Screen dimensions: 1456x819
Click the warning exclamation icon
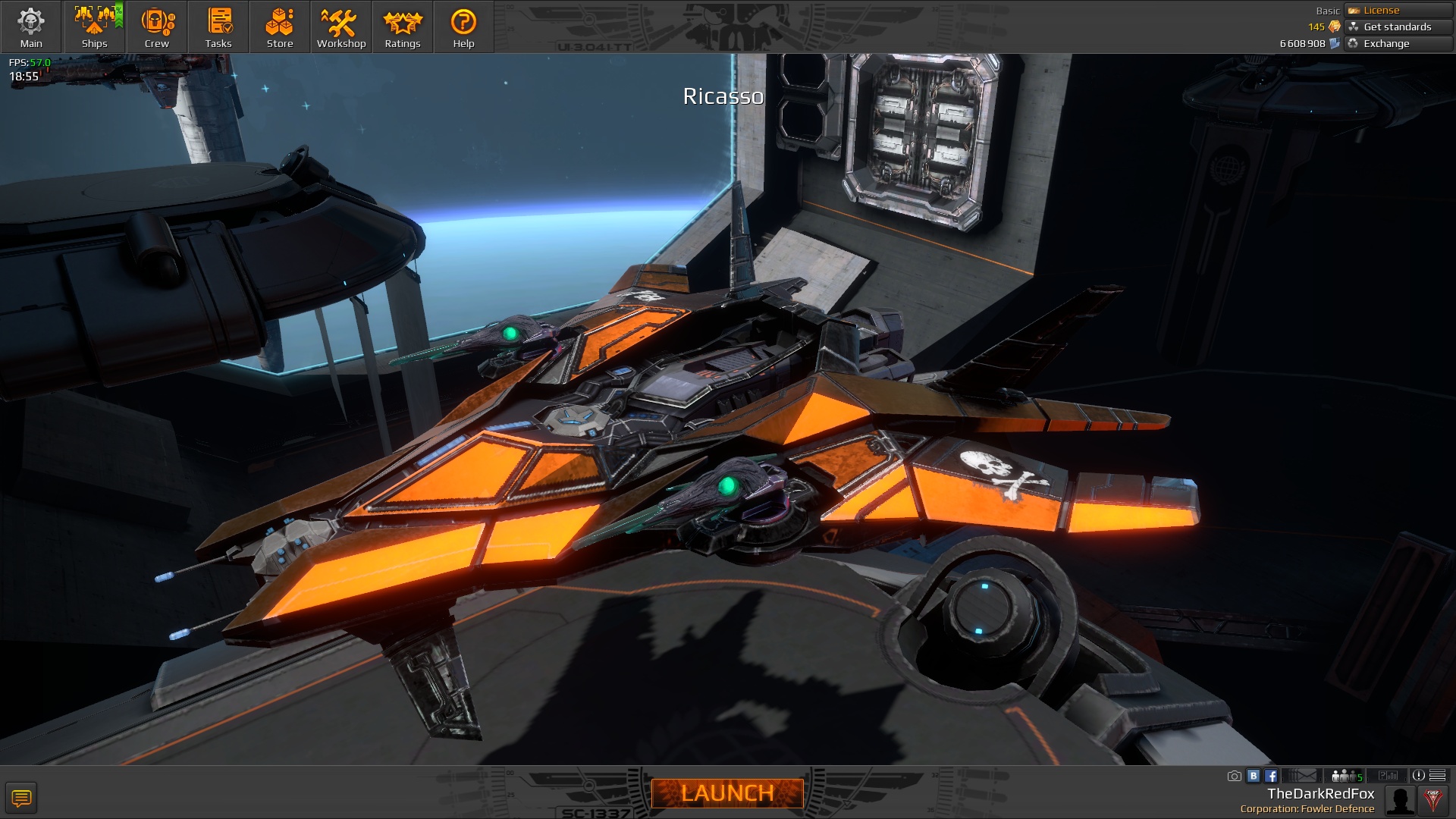(1420, 776)
